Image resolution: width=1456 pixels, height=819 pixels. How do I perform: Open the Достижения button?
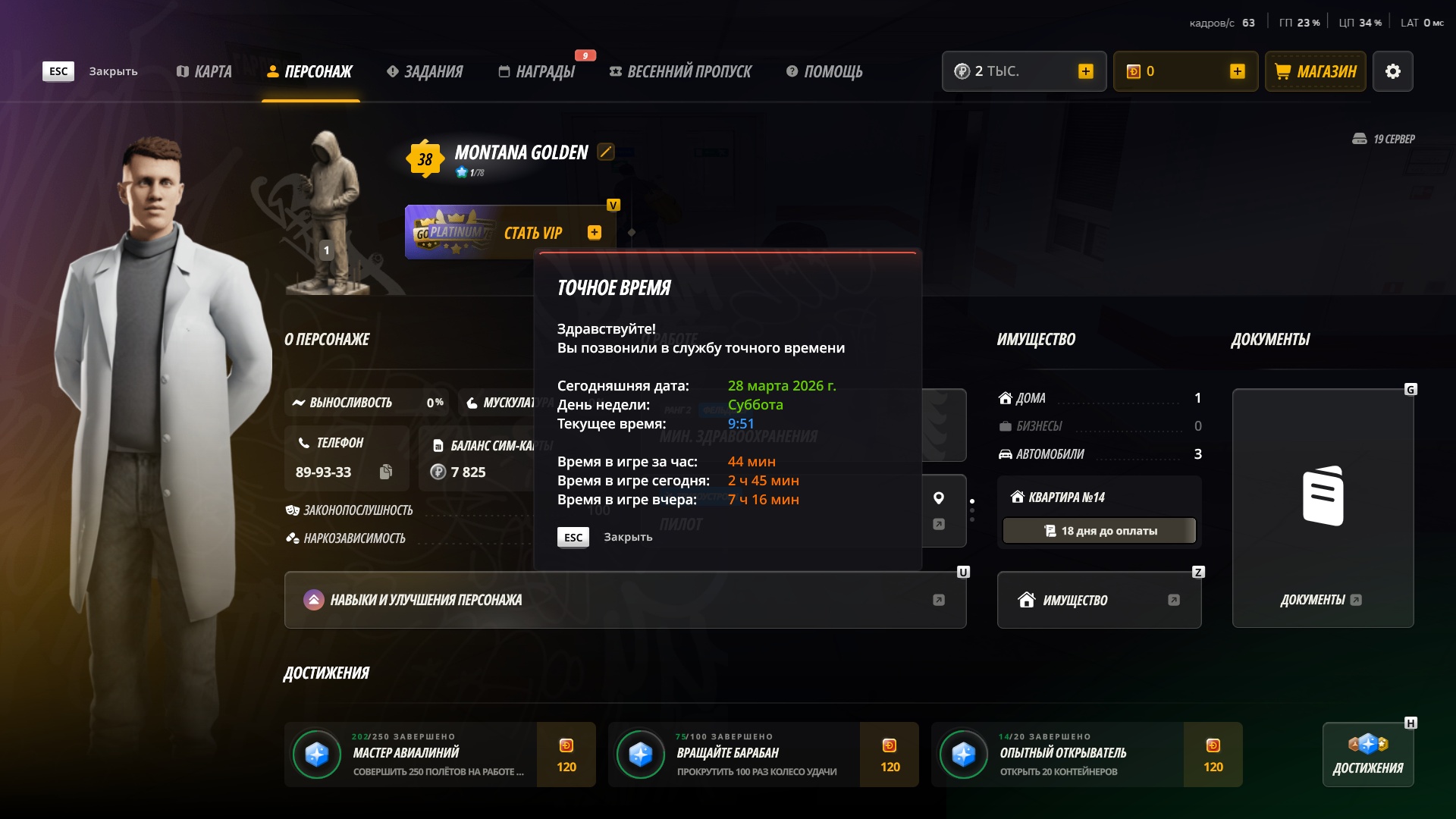1367,755
